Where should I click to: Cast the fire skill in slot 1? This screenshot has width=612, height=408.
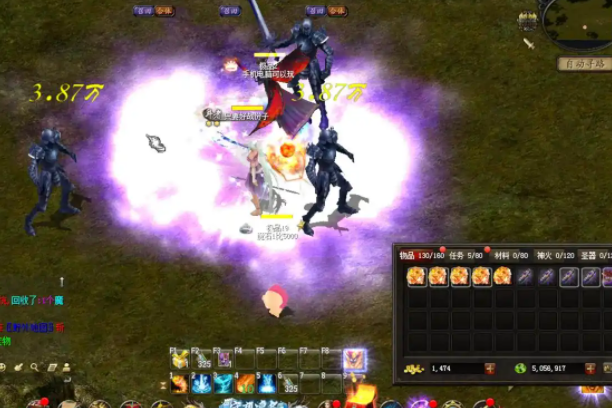click(180, 383)
